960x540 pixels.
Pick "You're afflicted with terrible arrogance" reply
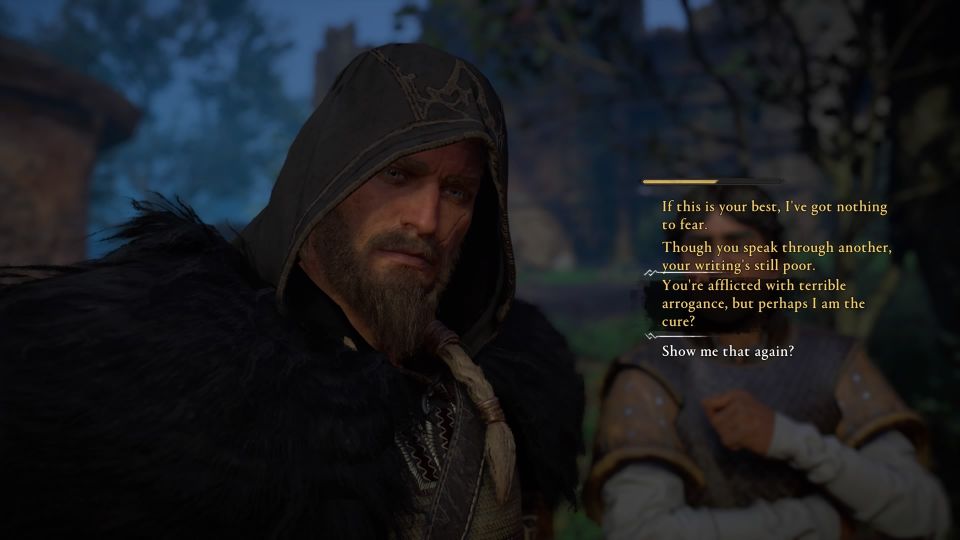point(763,303)
